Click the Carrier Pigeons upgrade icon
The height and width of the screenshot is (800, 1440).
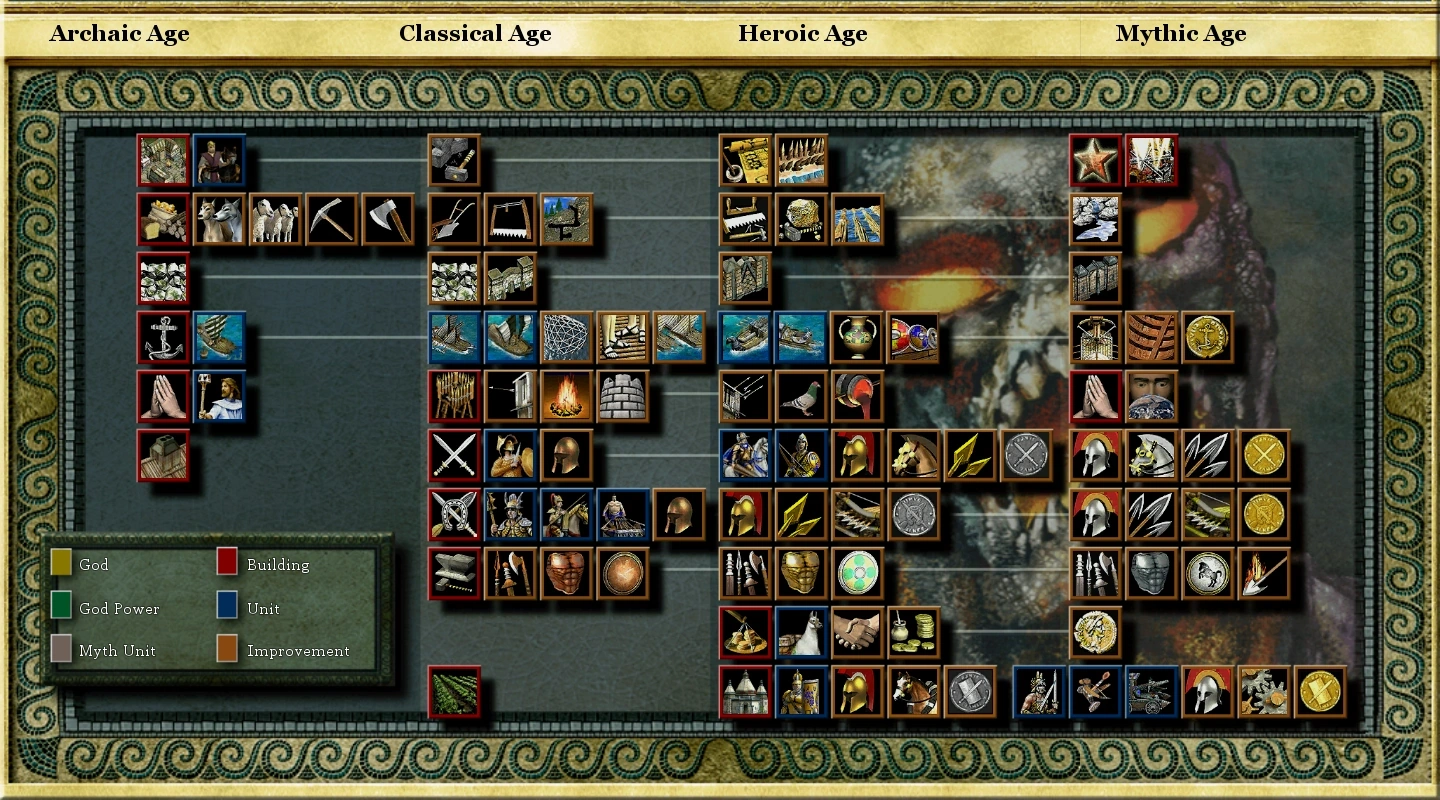tap(800, 394)
